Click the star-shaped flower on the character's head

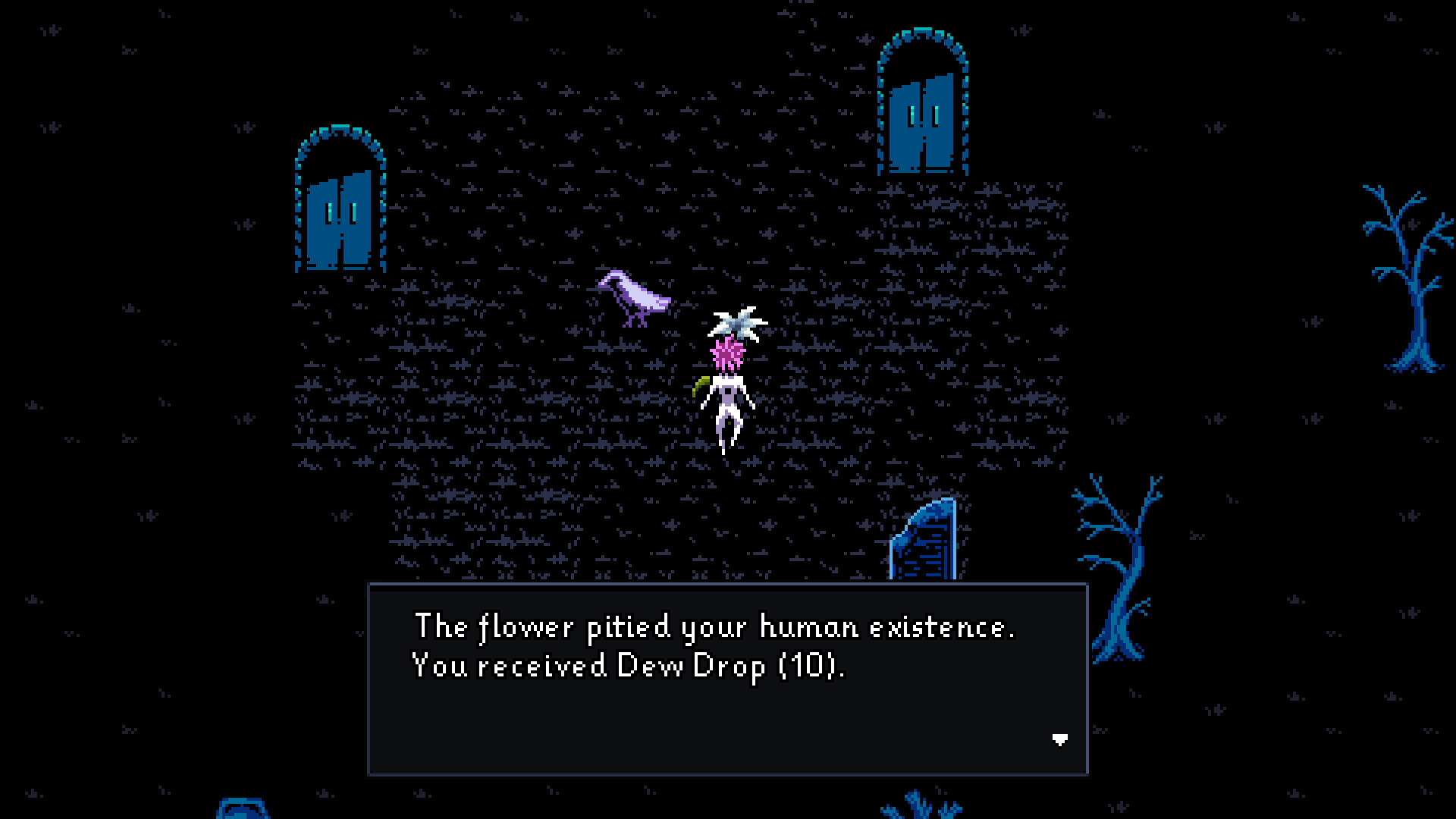(x=734, y=325)
